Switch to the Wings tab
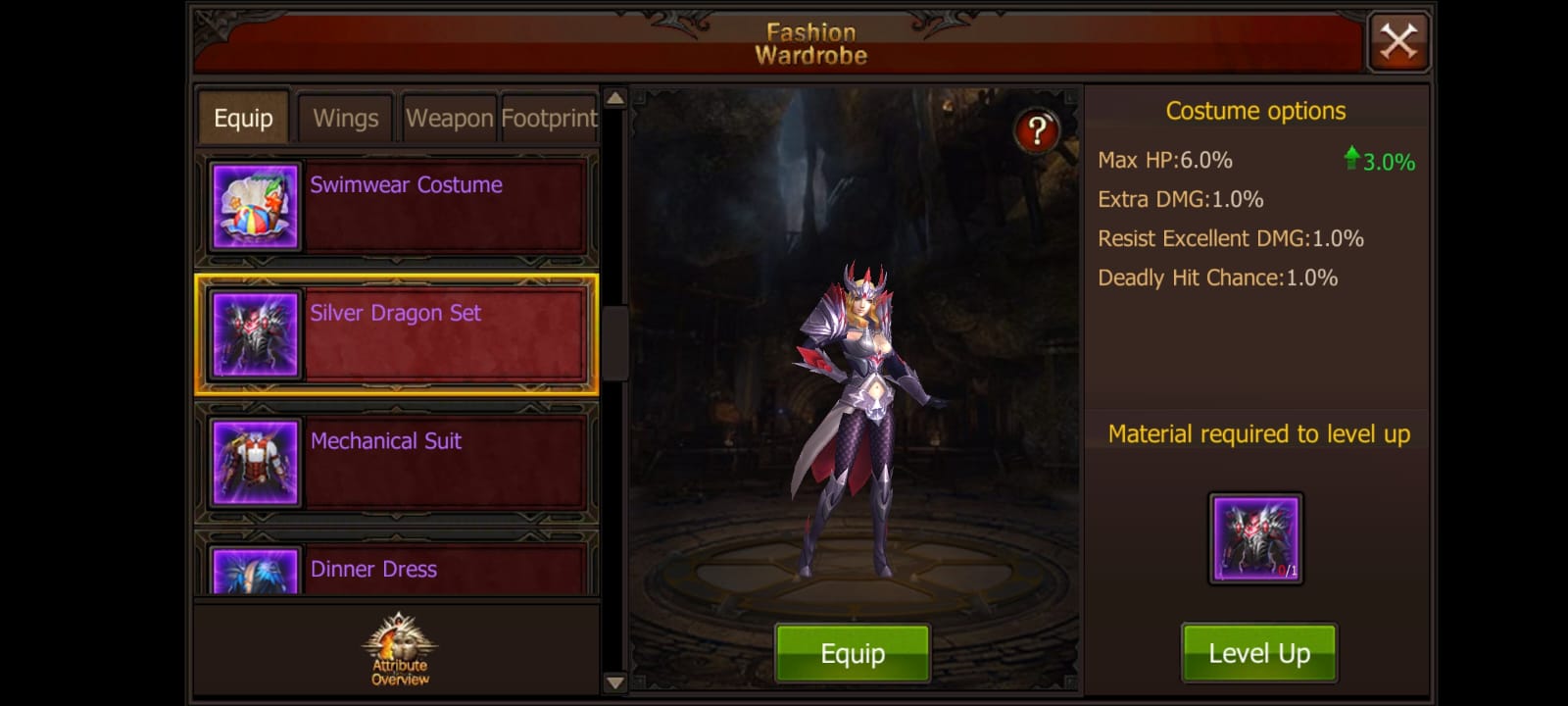Viewport: 1568px width, 706px height. coord(345,118)
